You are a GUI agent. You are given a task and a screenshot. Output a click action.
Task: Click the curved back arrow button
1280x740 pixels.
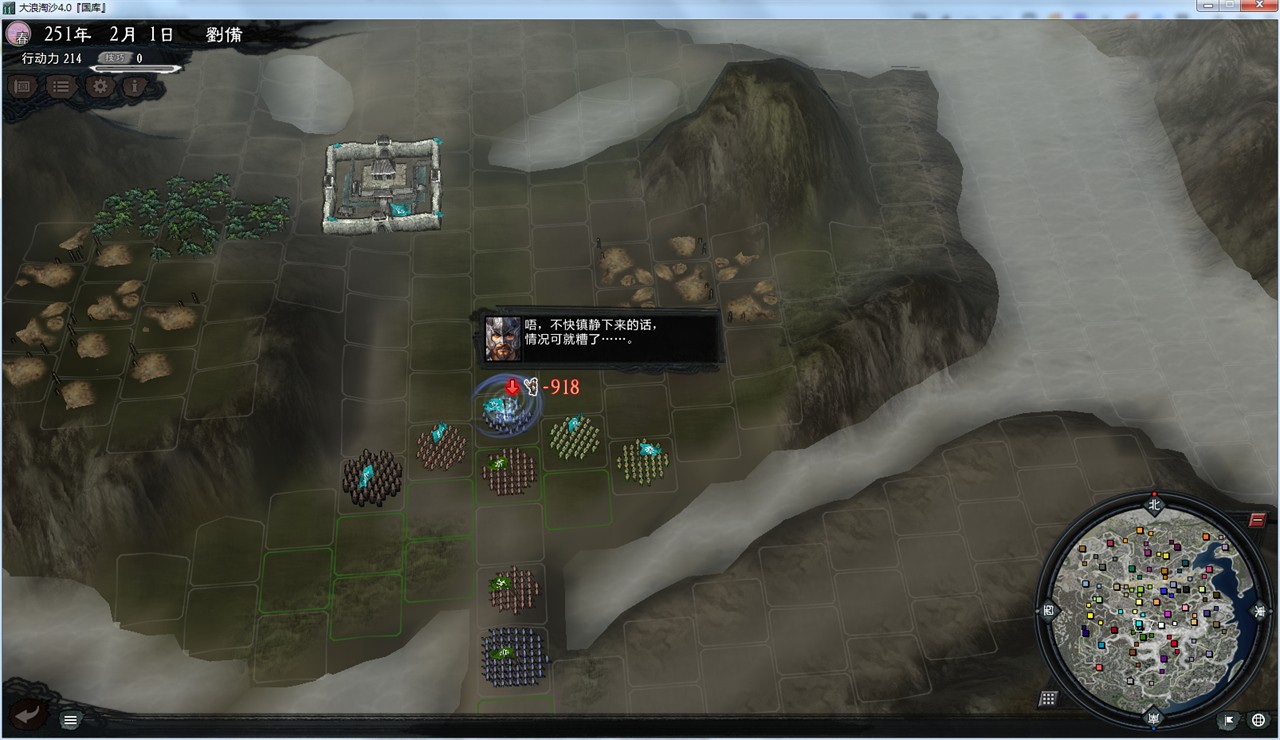tap(30, 713)
